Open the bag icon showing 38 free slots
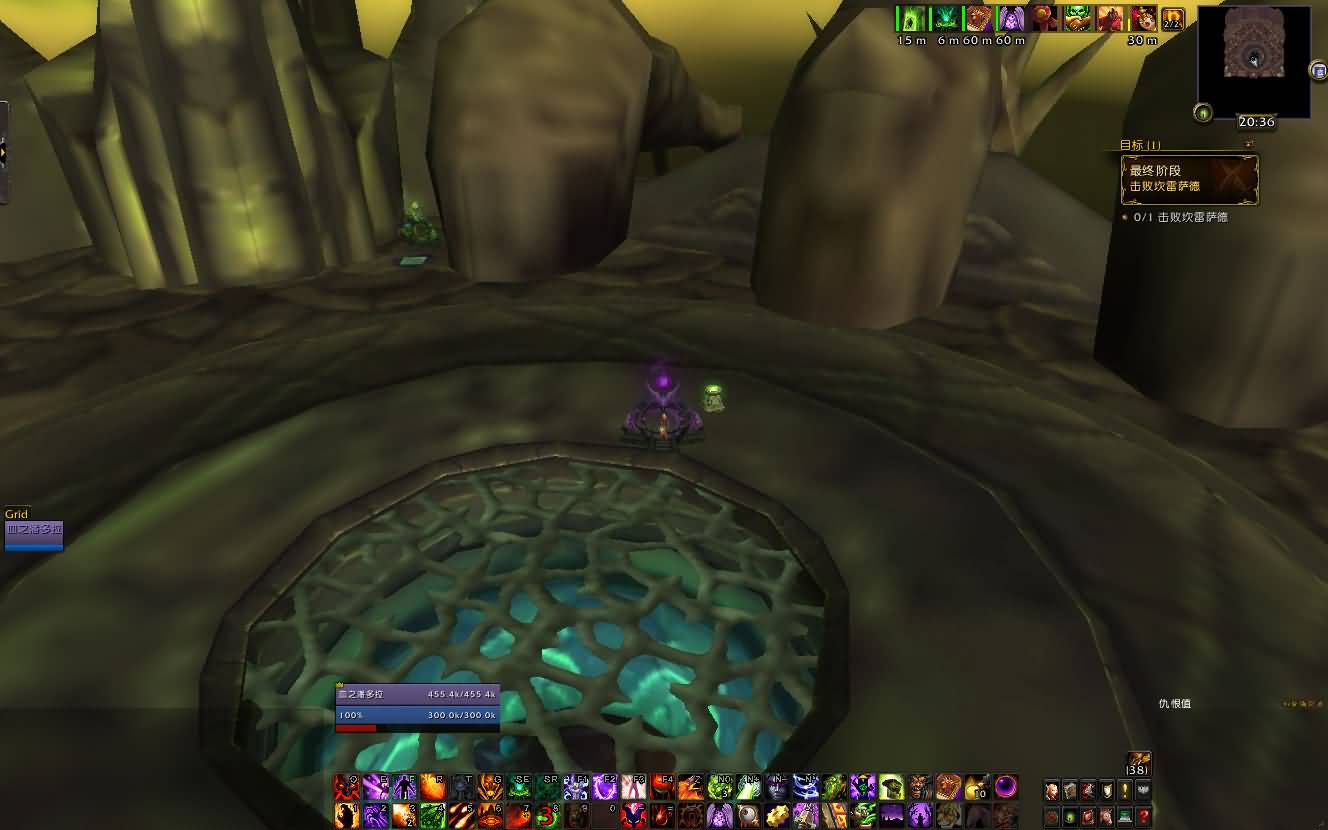 coord(1137,764)
